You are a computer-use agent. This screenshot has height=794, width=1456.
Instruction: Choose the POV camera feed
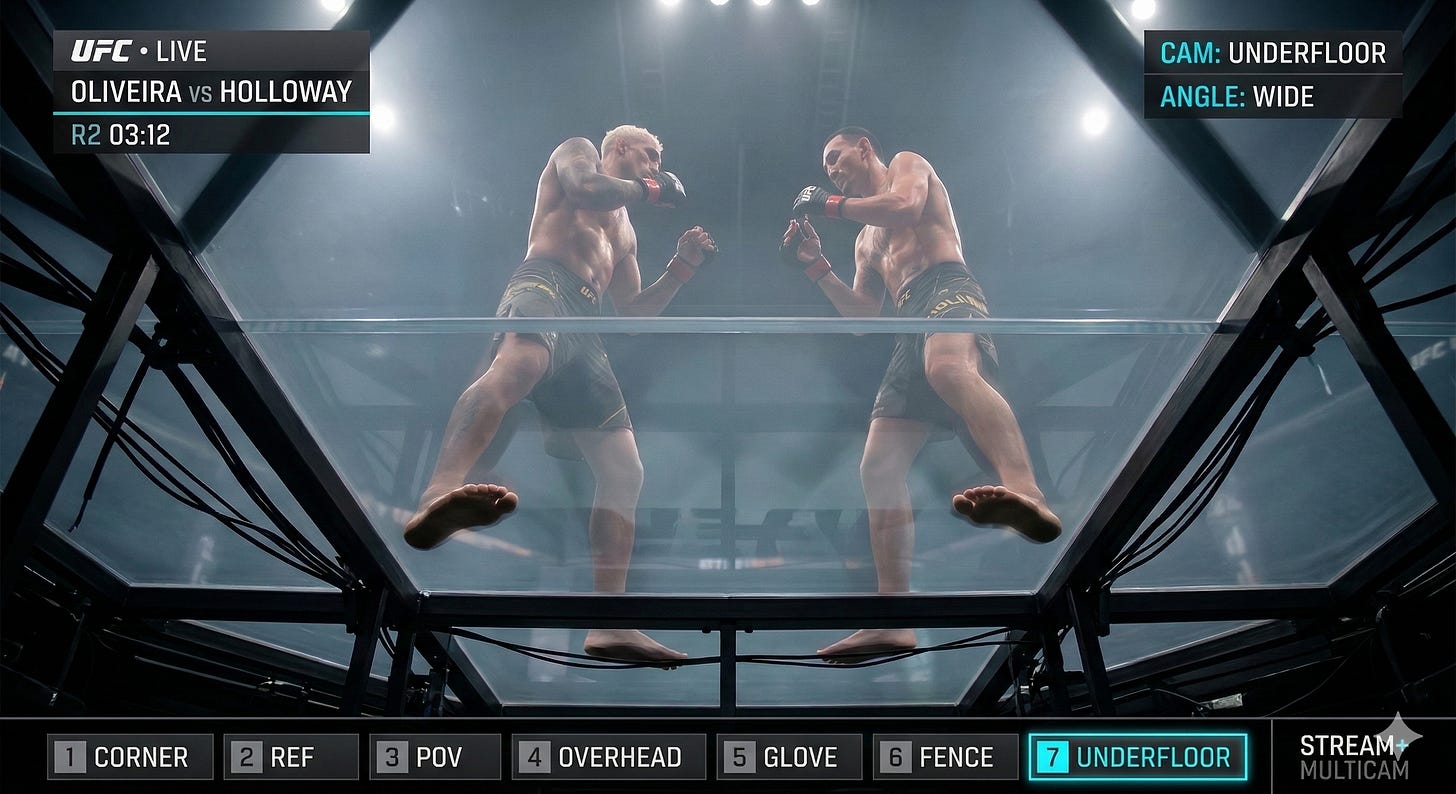tap(435, 757)
